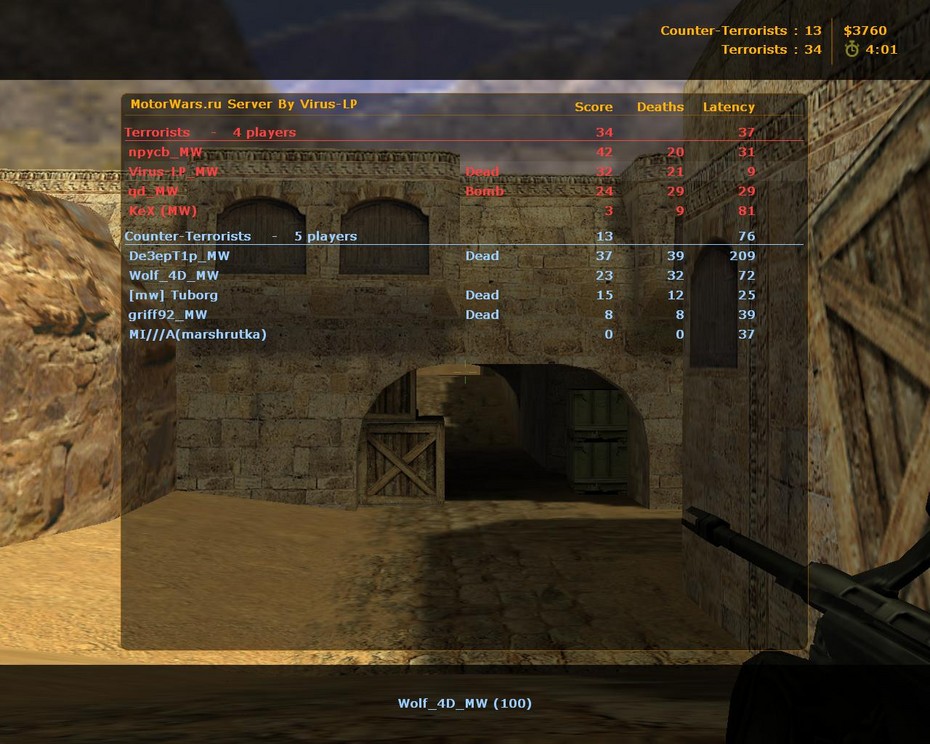930x744 pixels.
Task: Choose the bomb carrier qd_MW row
Action: tap(154, 191)
